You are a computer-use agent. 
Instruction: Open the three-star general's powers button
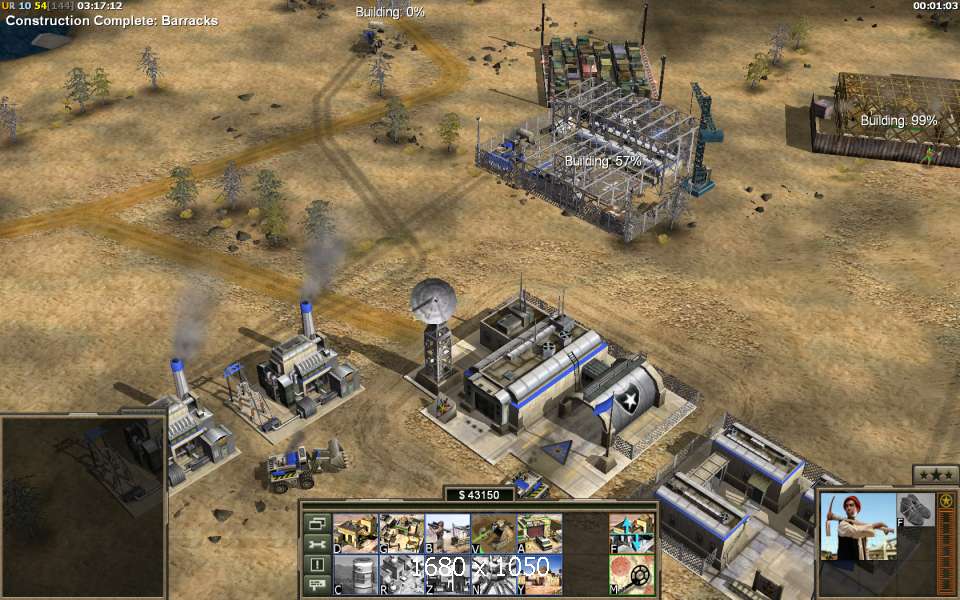pos(935,475)
